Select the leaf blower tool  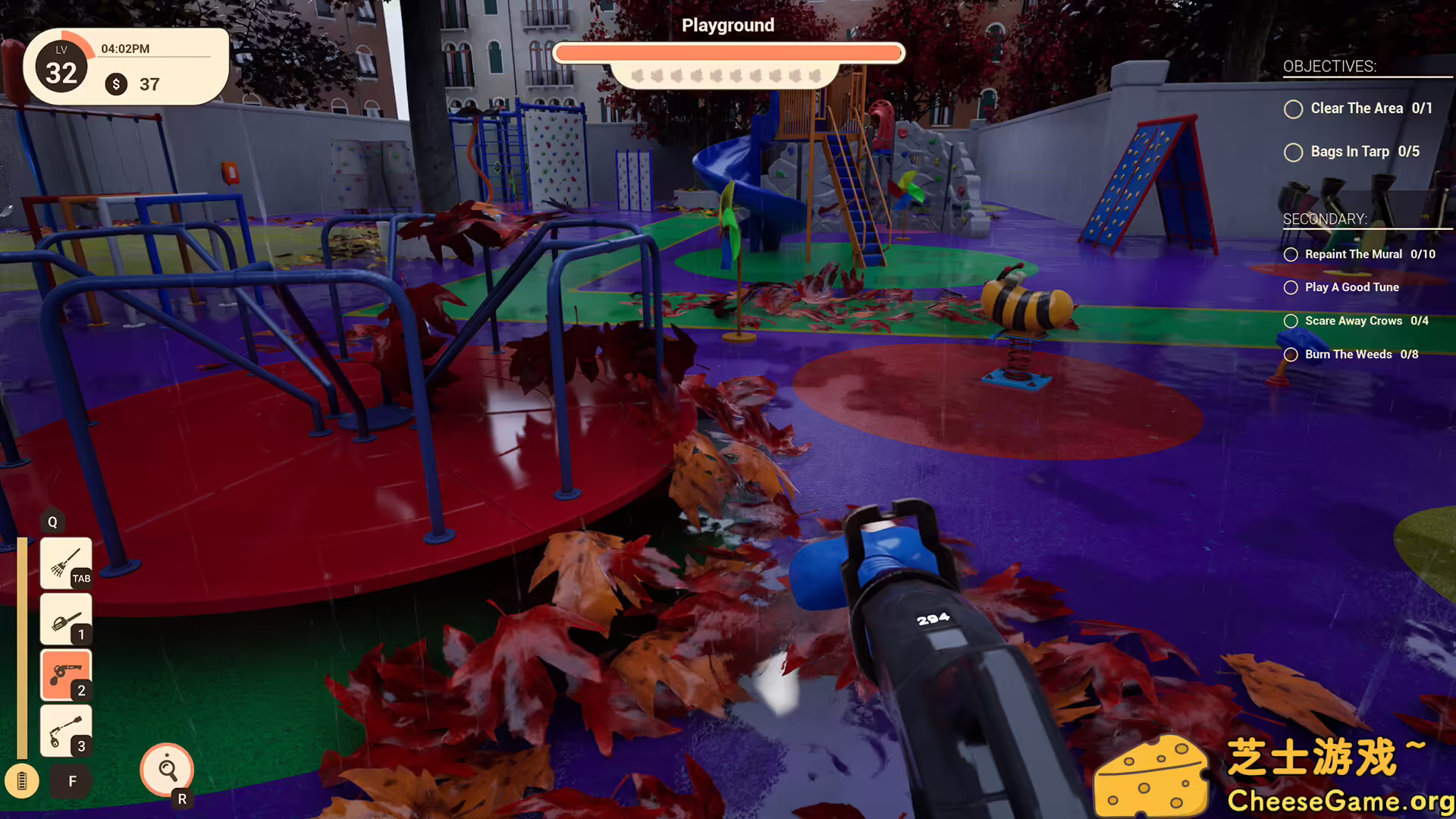pyautogui.click(x=65, y=618)
